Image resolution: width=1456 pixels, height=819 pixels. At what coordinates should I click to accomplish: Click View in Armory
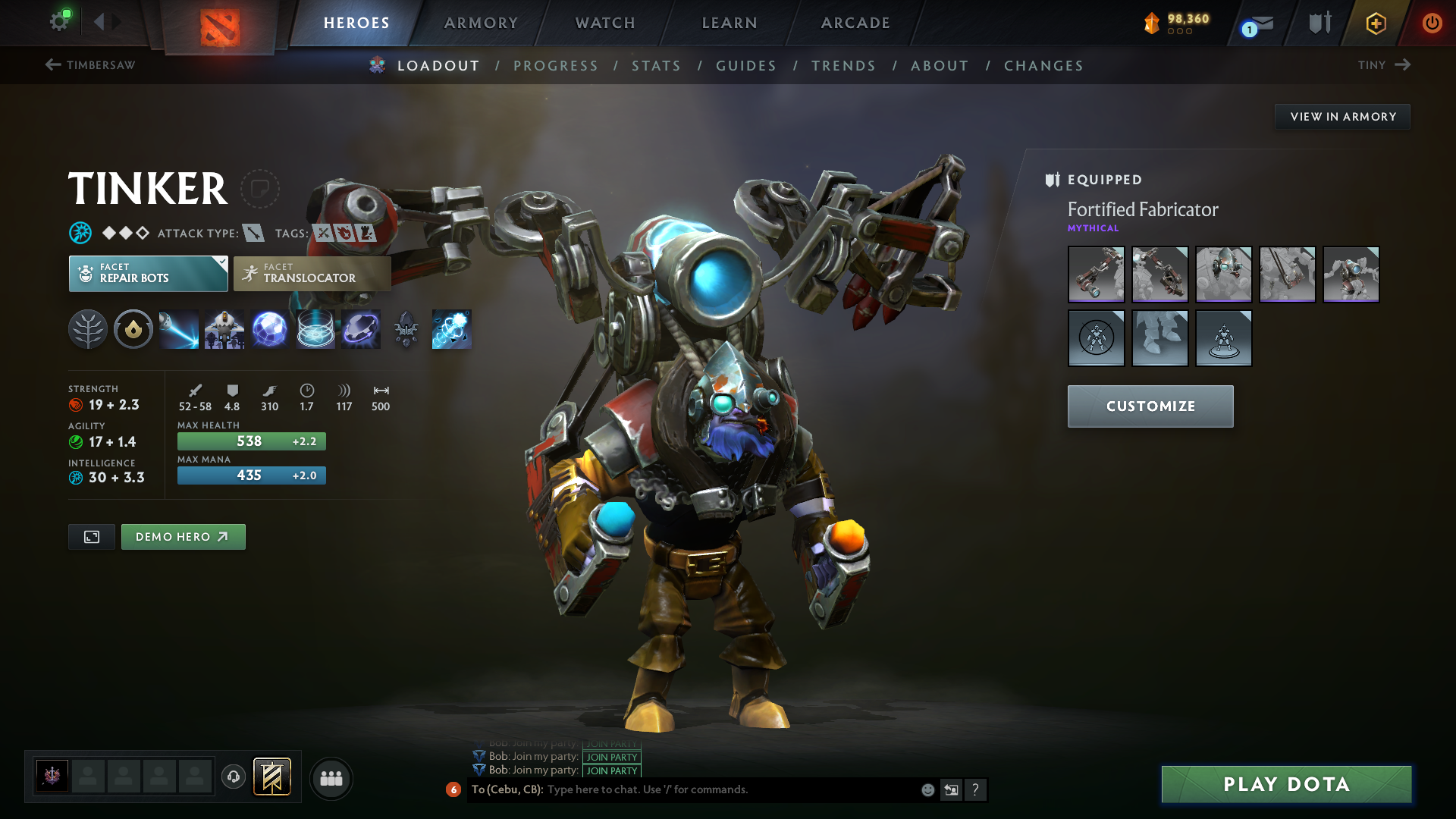click(1342, 117)
